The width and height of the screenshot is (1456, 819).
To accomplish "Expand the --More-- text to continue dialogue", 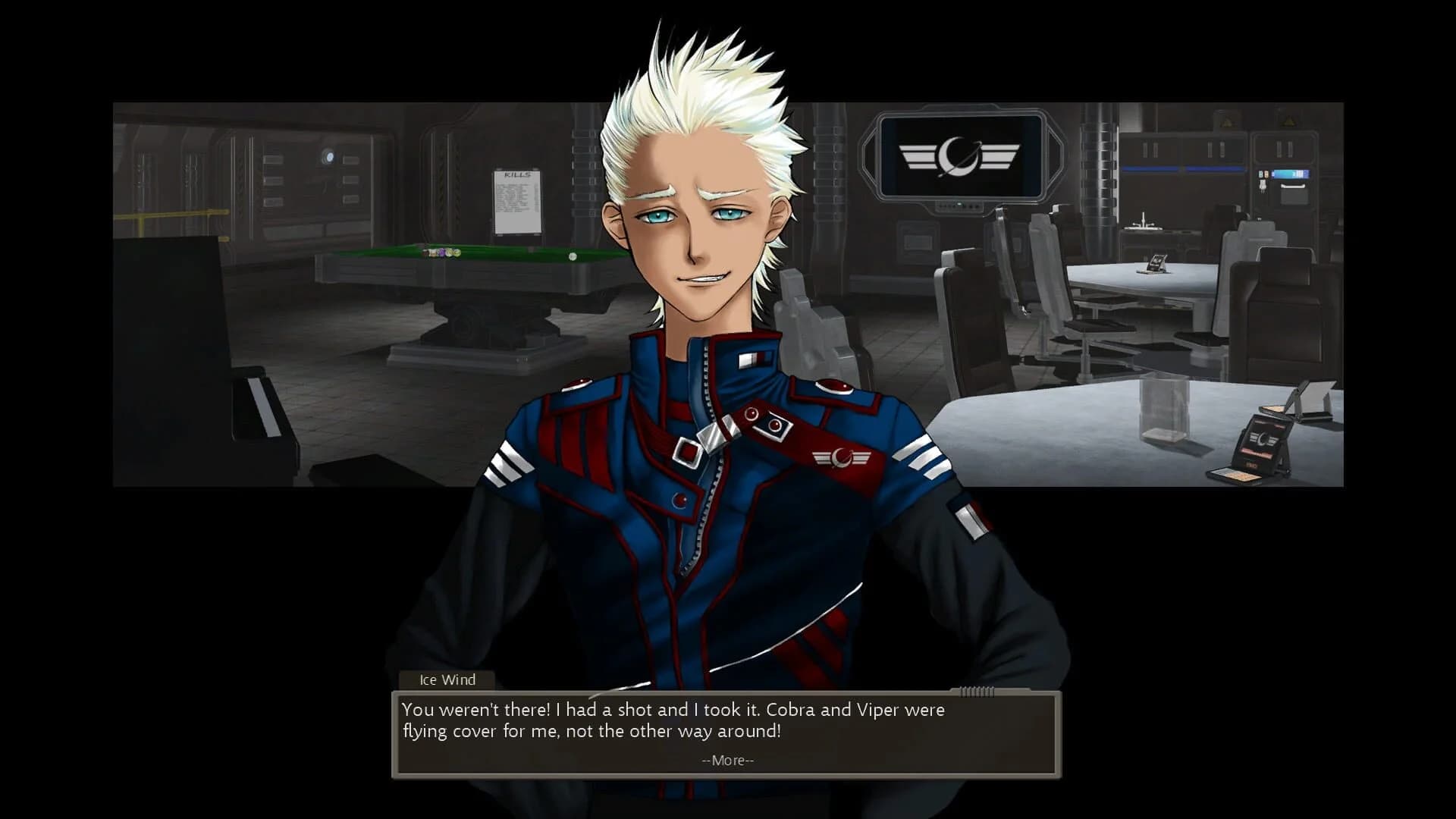I will [x=727, y=760].
